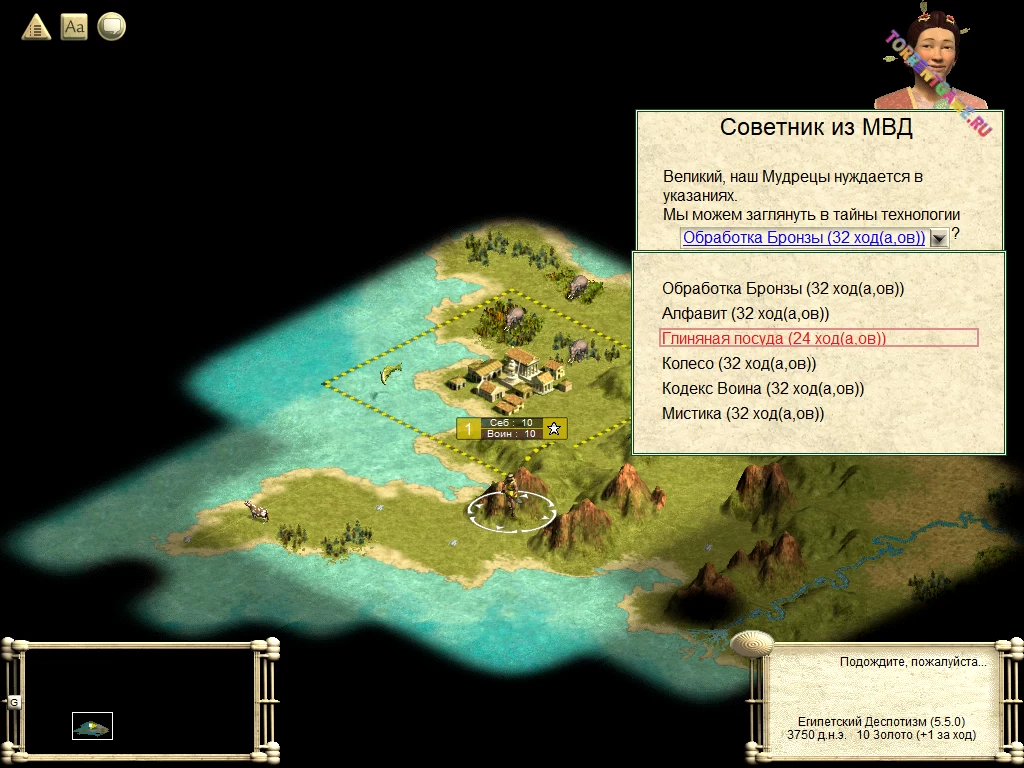Viewport: 1024px width, 768px height.
Task: Choose Колесо from the technology list
Action: pos(739,364)
